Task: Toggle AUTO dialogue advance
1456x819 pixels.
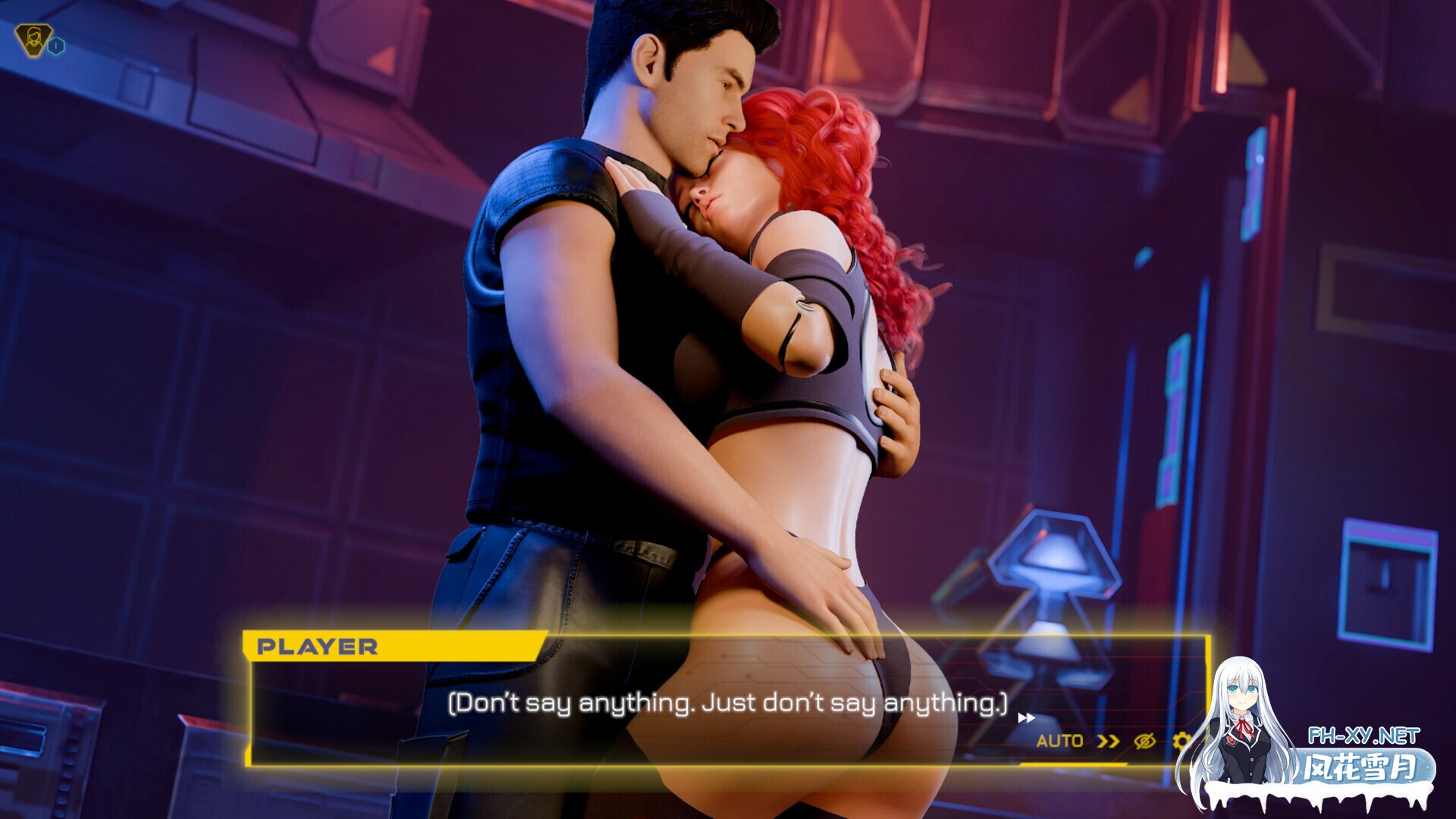Action: point(1059,741)
